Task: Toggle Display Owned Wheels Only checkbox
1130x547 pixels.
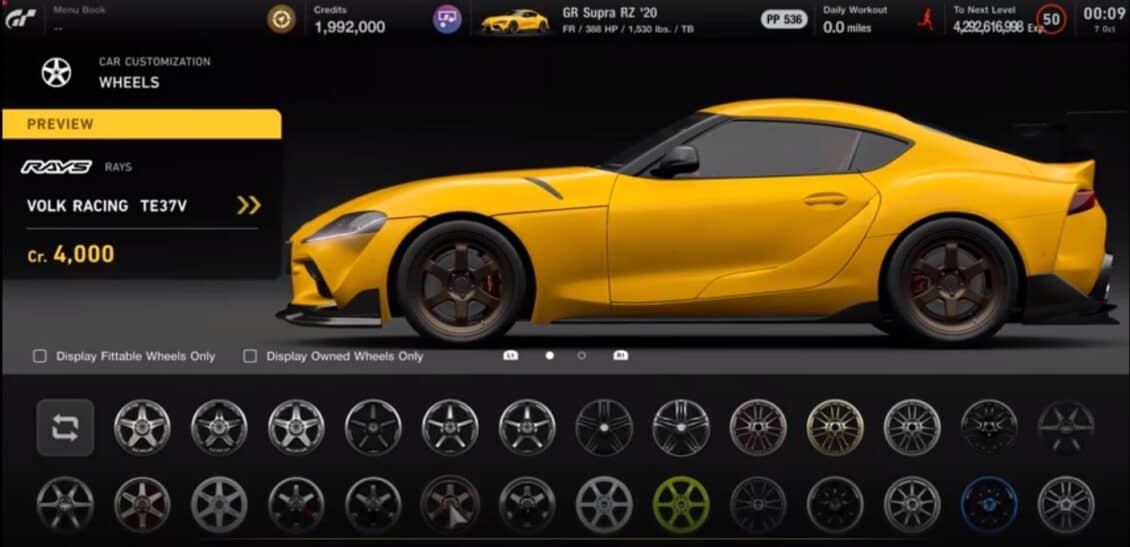Action: pos(250,356)
